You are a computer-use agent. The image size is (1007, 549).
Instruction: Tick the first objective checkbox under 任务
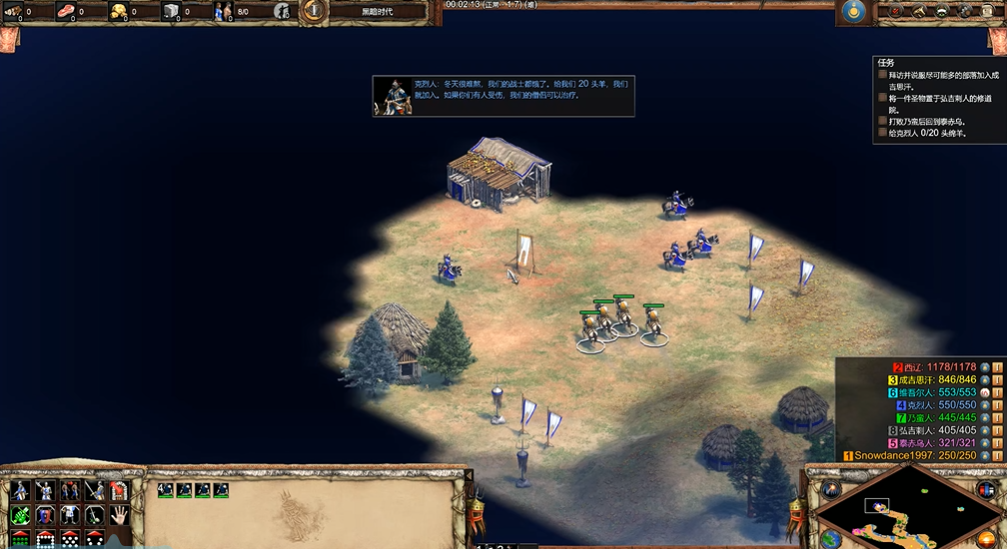point(882,75)
